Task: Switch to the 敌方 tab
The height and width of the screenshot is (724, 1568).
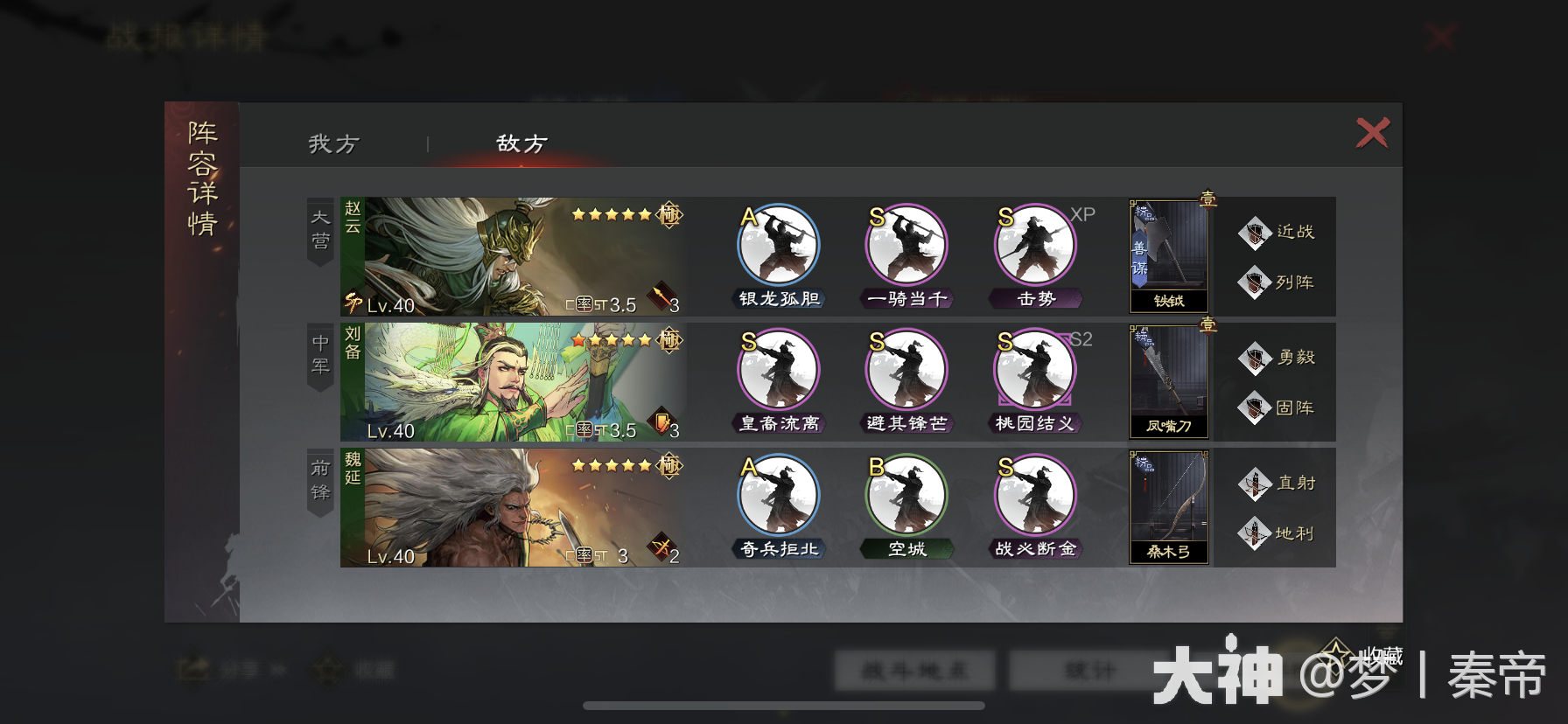Action: click(522, 143)
